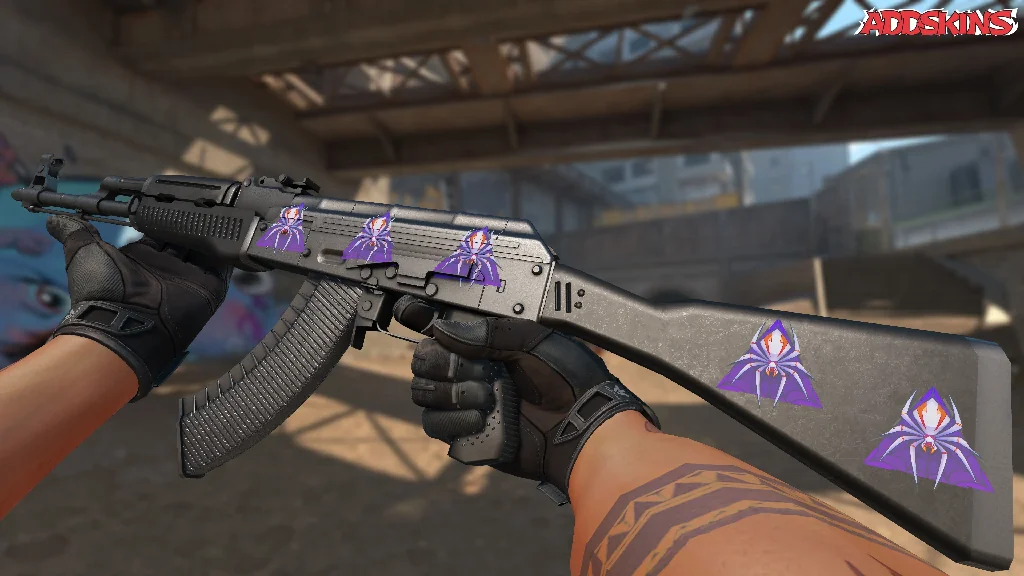1024x576 pixels.
Task: Click the ADDSKINS logo watermark
Action: tap(938, 23)
